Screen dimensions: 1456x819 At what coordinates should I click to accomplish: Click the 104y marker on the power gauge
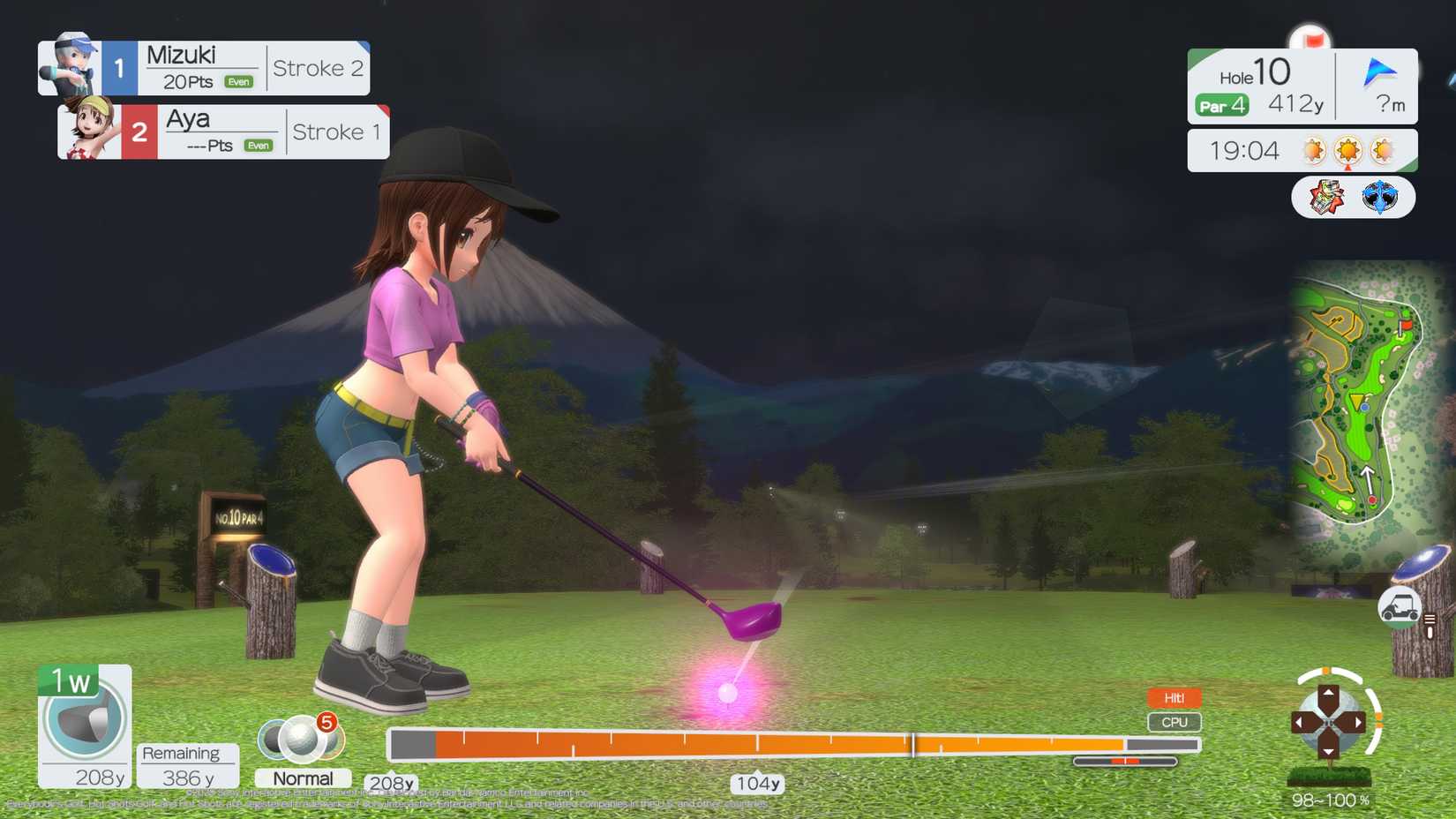coord(754,783)
